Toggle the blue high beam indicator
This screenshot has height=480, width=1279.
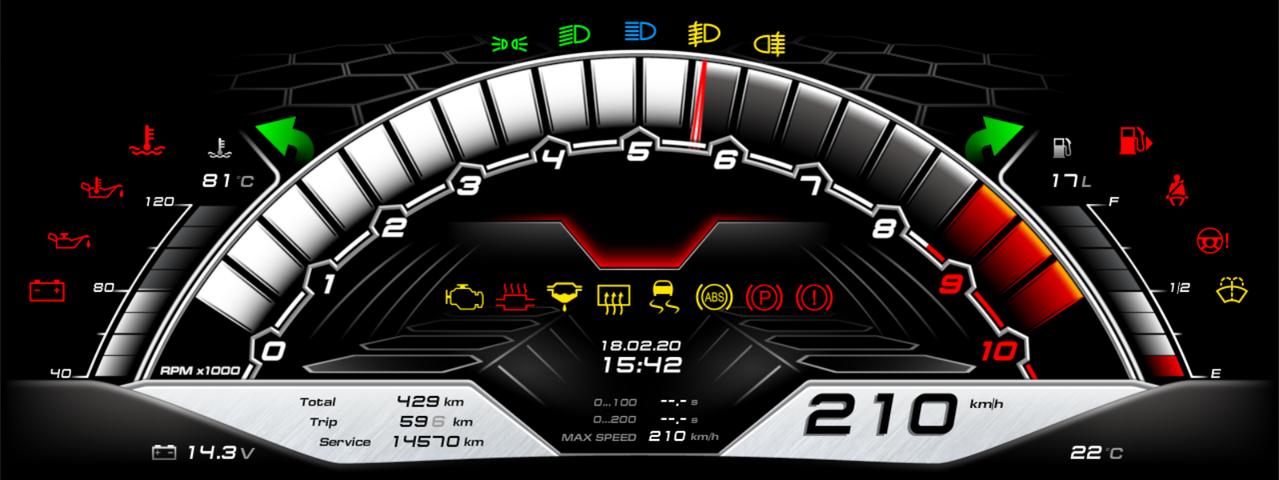point(639,32)
